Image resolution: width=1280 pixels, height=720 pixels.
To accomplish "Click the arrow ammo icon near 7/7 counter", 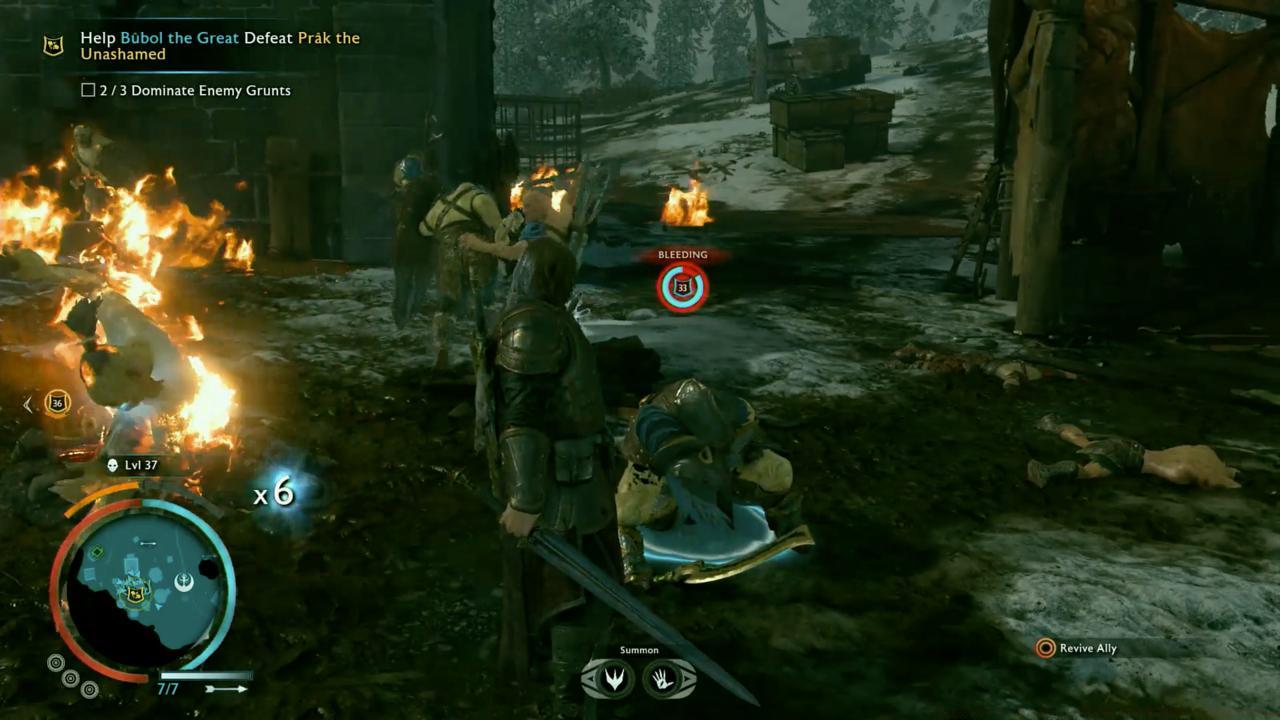I will [227, 688].
